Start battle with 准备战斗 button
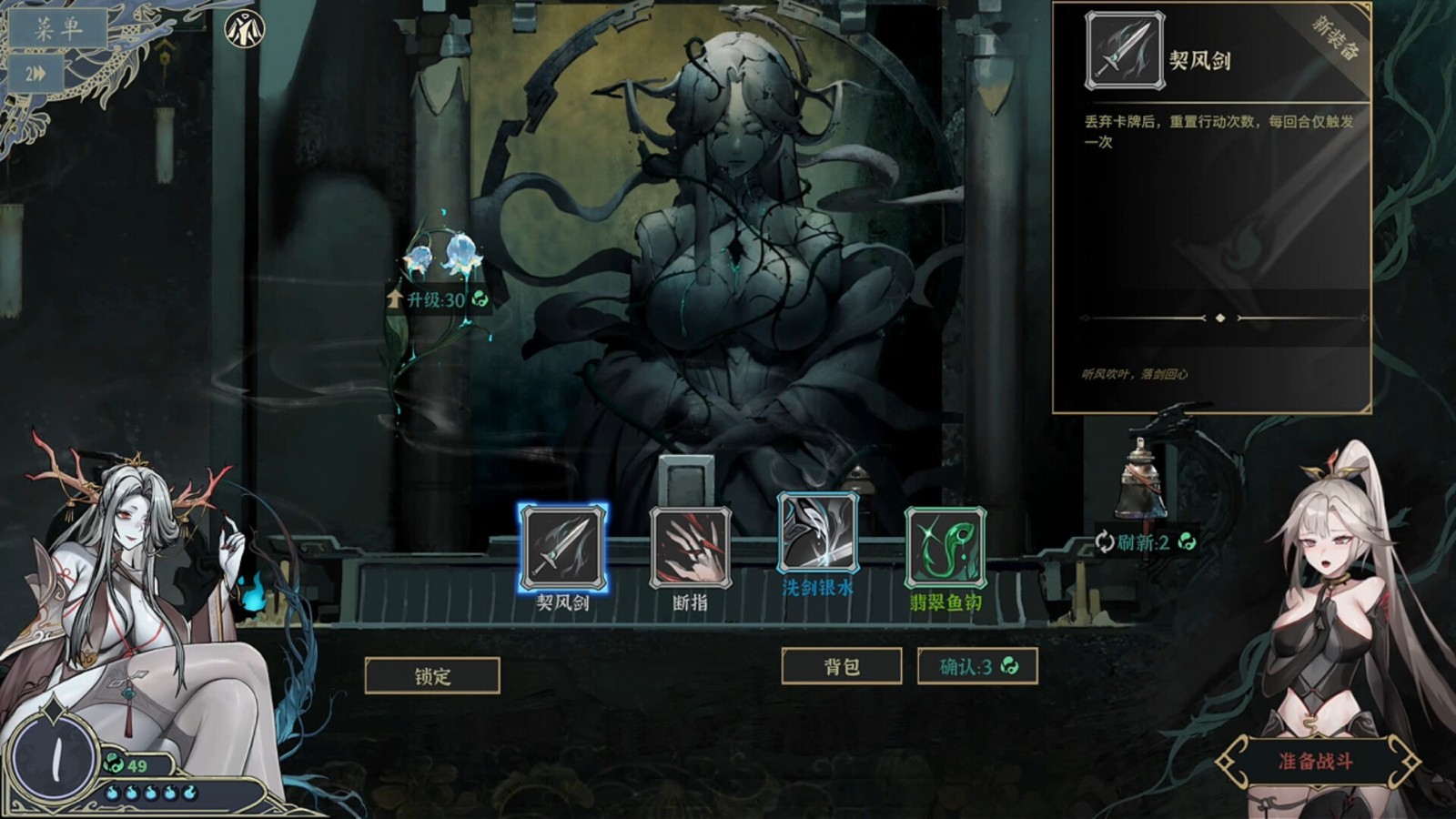The image size is (1456, 819). 1316,761
